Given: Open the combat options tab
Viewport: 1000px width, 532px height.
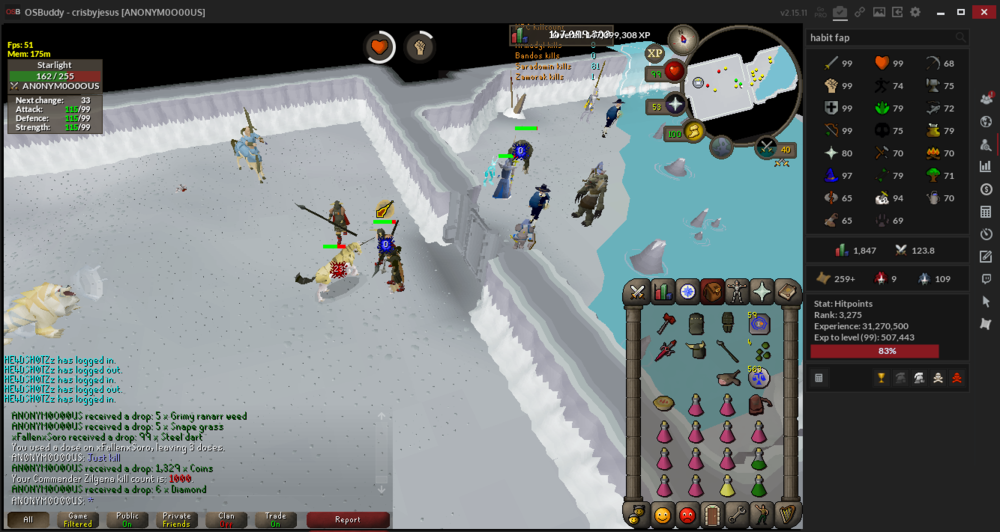Looking at the screenshot, I should [x=637, y=291].
